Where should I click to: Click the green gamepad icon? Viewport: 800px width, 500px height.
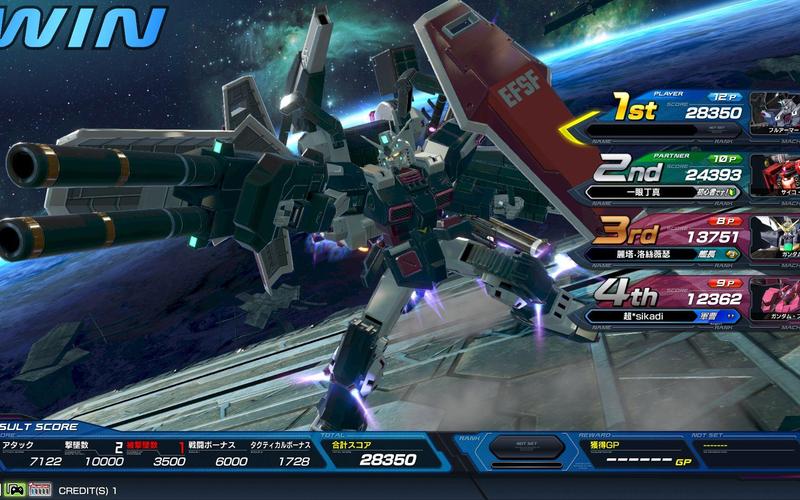tap(15, 490)
